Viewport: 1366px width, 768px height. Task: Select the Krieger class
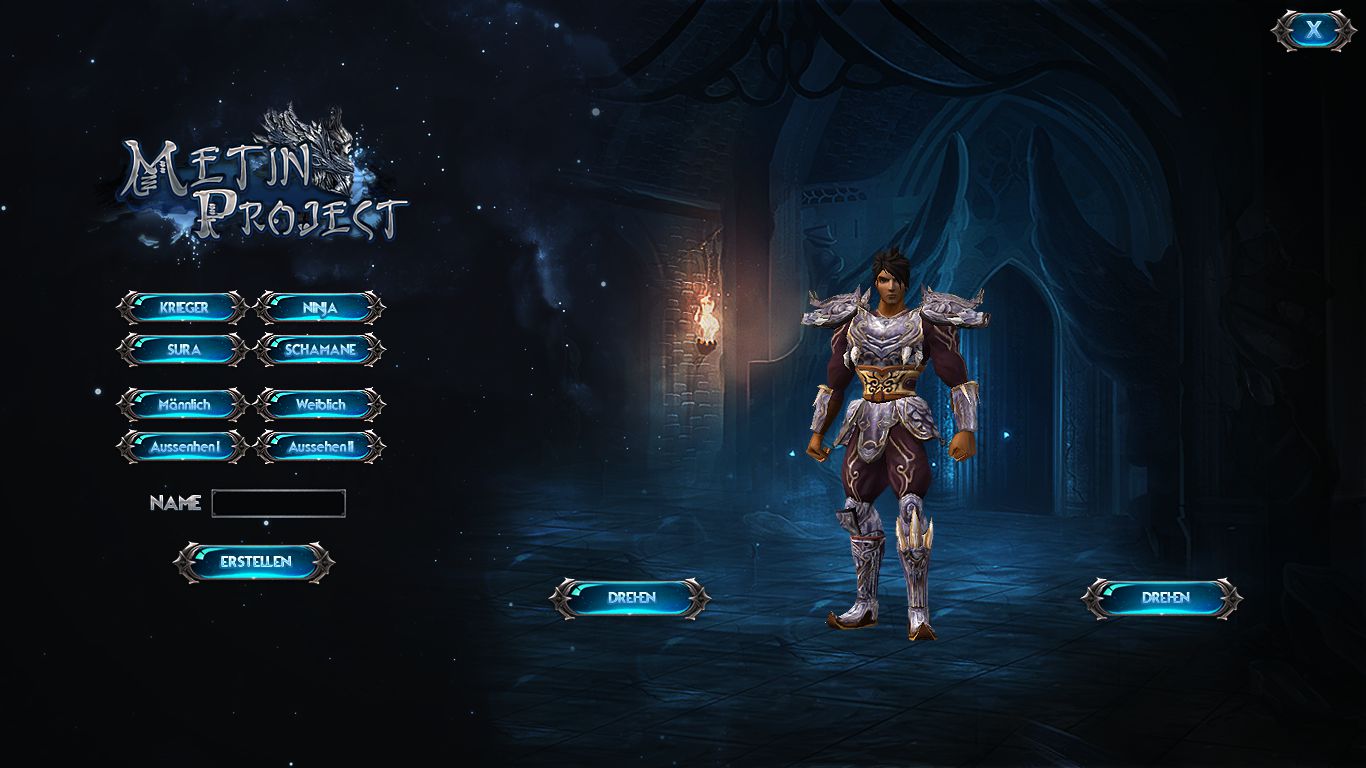[x=182, y=308]
